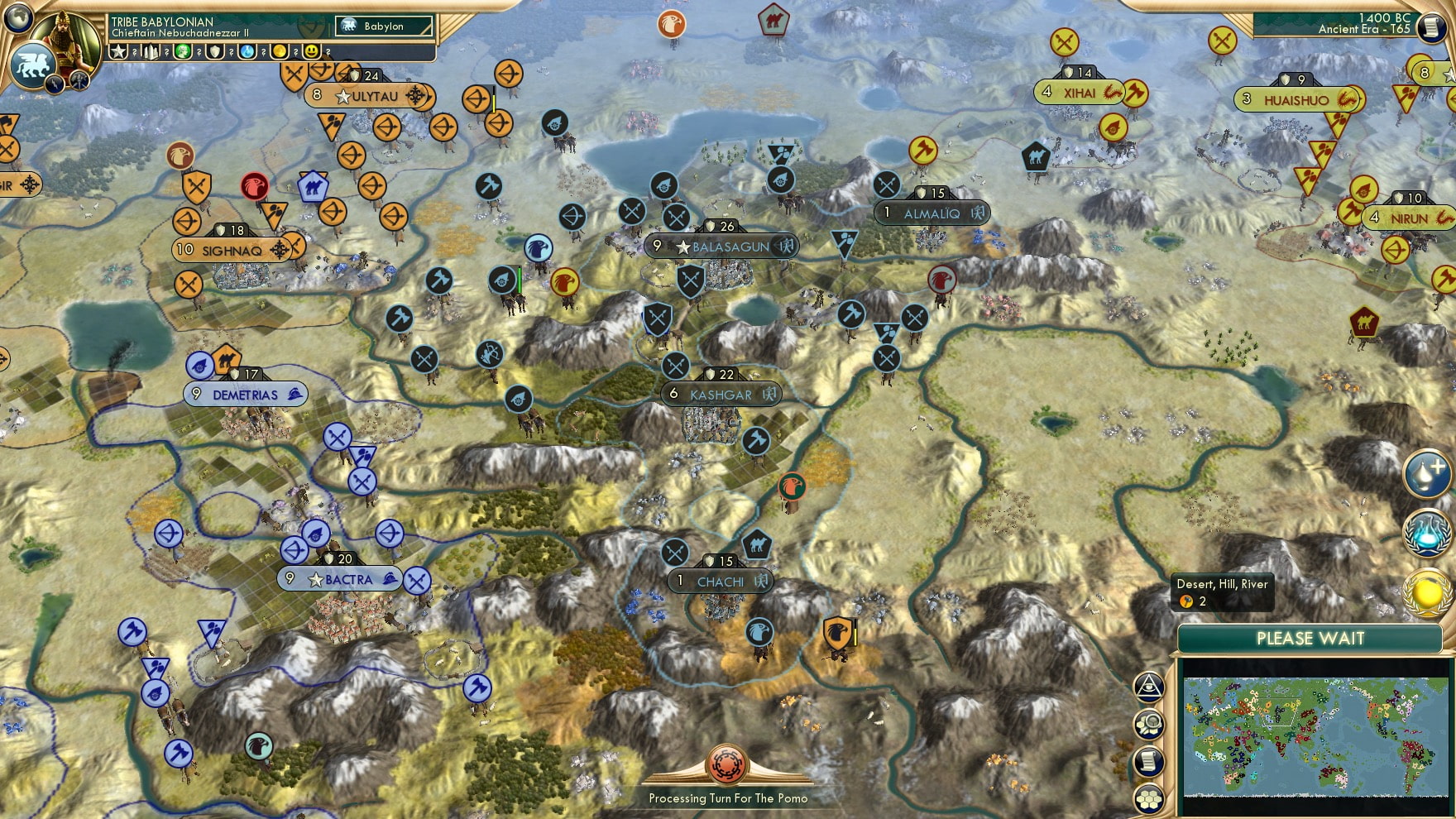The width and height of the screenshot is (1456, 819).
Task: Click the golden orb notification icon
Action: pos(1425,592)
